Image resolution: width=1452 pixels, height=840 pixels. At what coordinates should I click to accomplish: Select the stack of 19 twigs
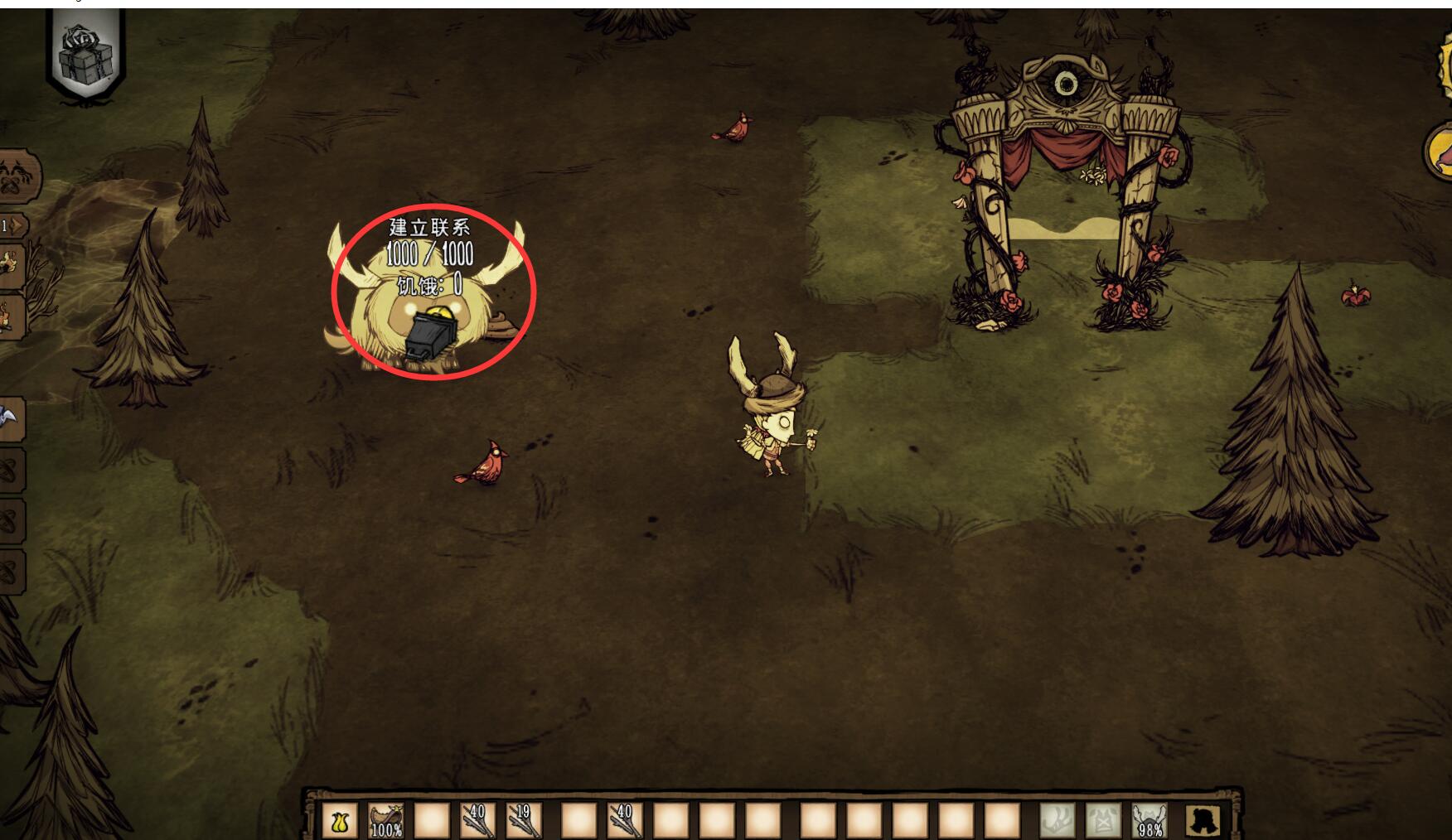tap(523, 821)
